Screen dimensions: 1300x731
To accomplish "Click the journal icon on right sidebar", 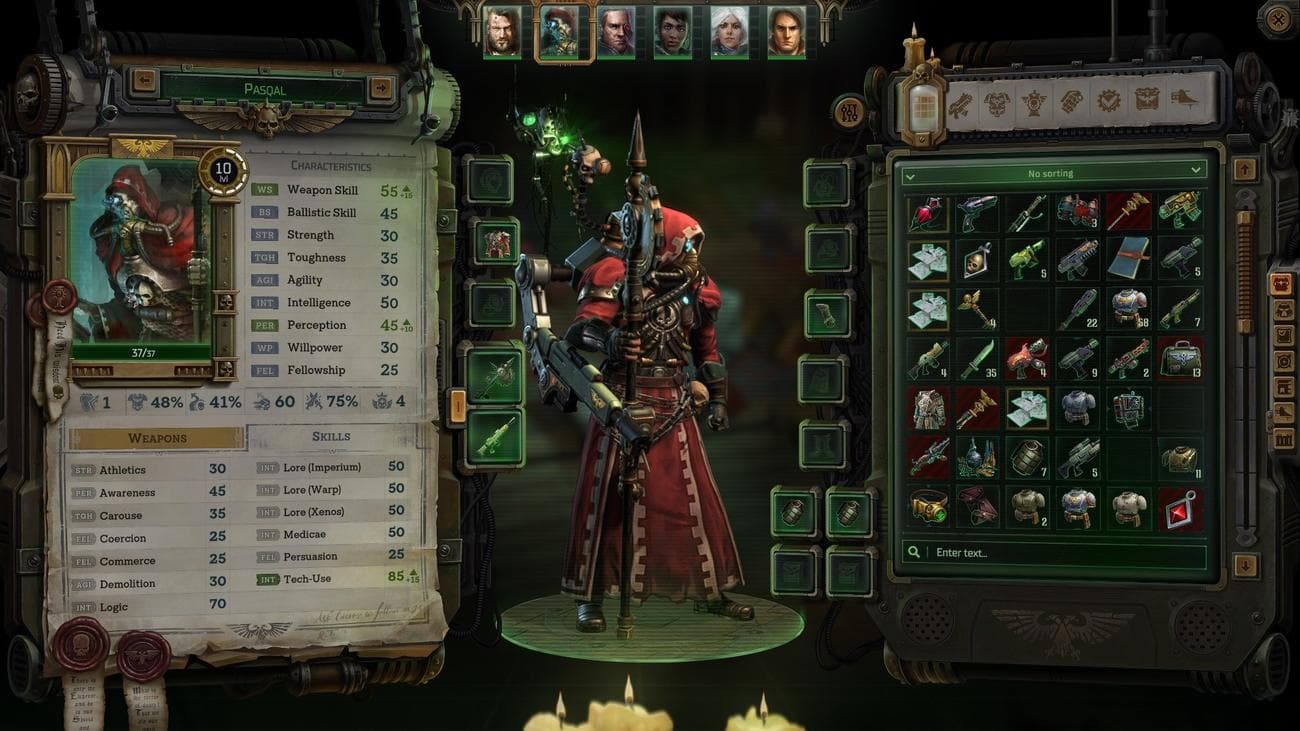I will pyautogui.click(x=1283, y=337).
